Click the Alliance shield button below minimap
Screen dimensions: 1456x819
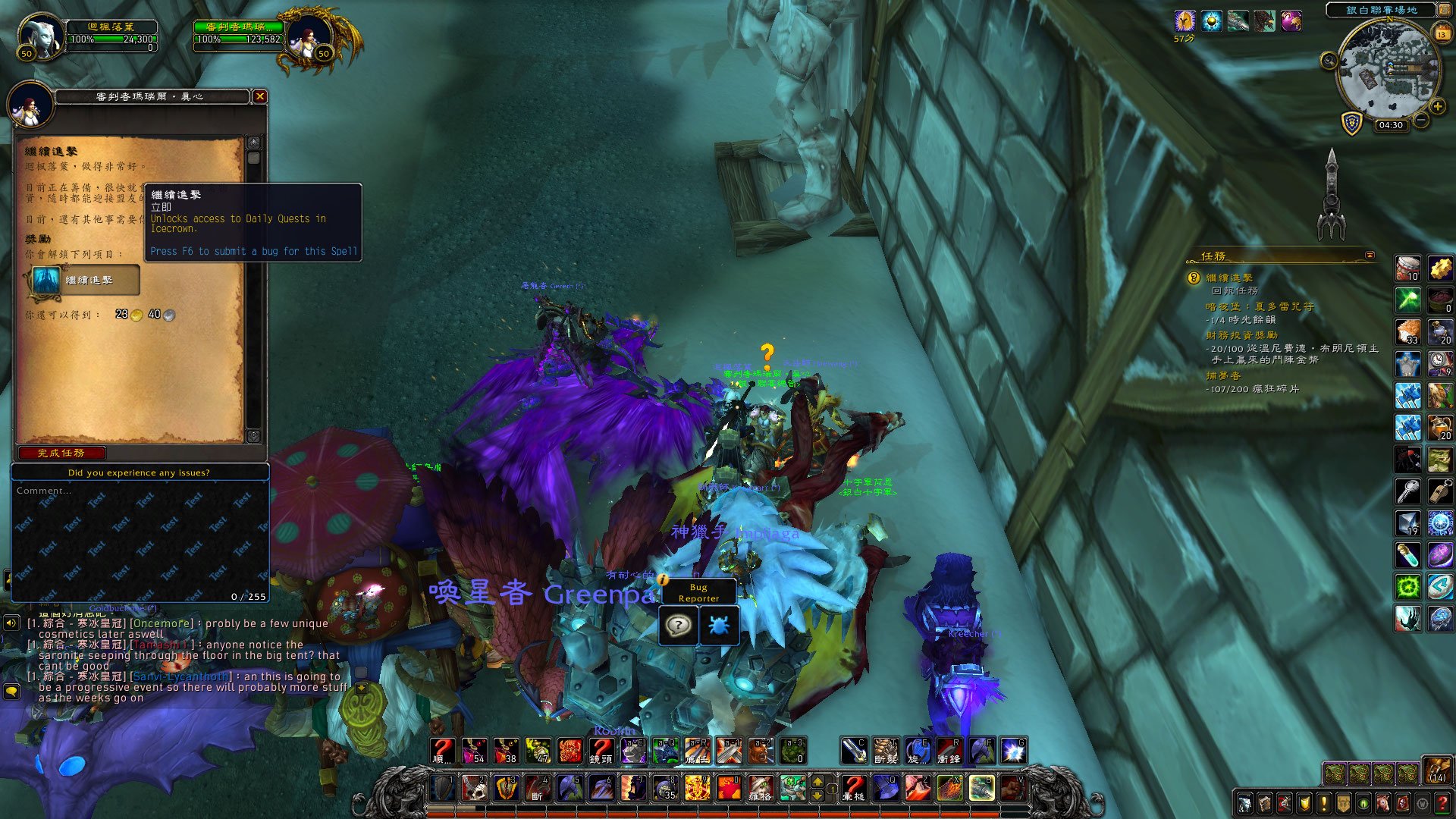coord(1351,123)
